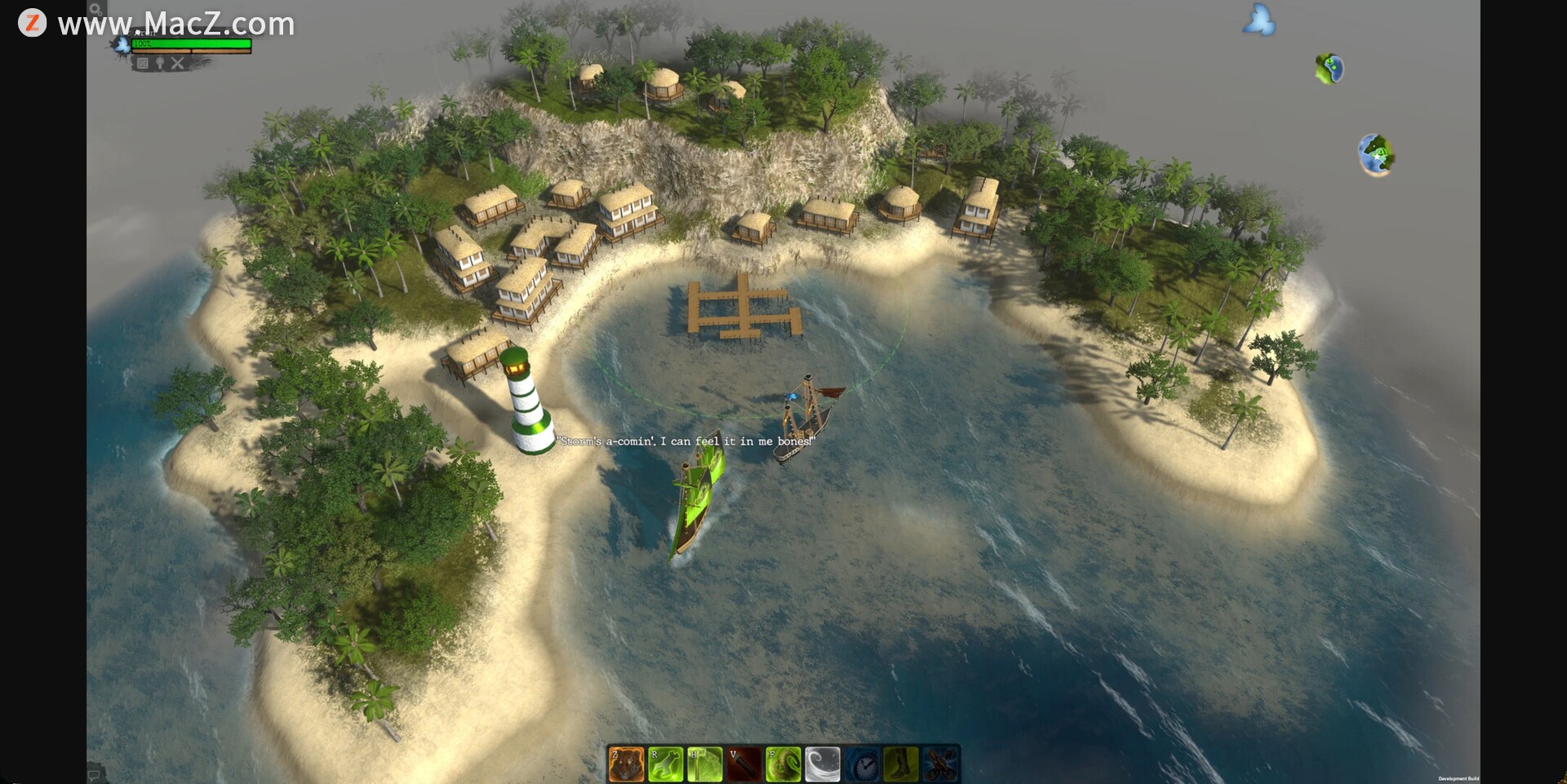Click the blue bird player portrait
Viewport: 1567px width, 784px height.
pos(122,45)
